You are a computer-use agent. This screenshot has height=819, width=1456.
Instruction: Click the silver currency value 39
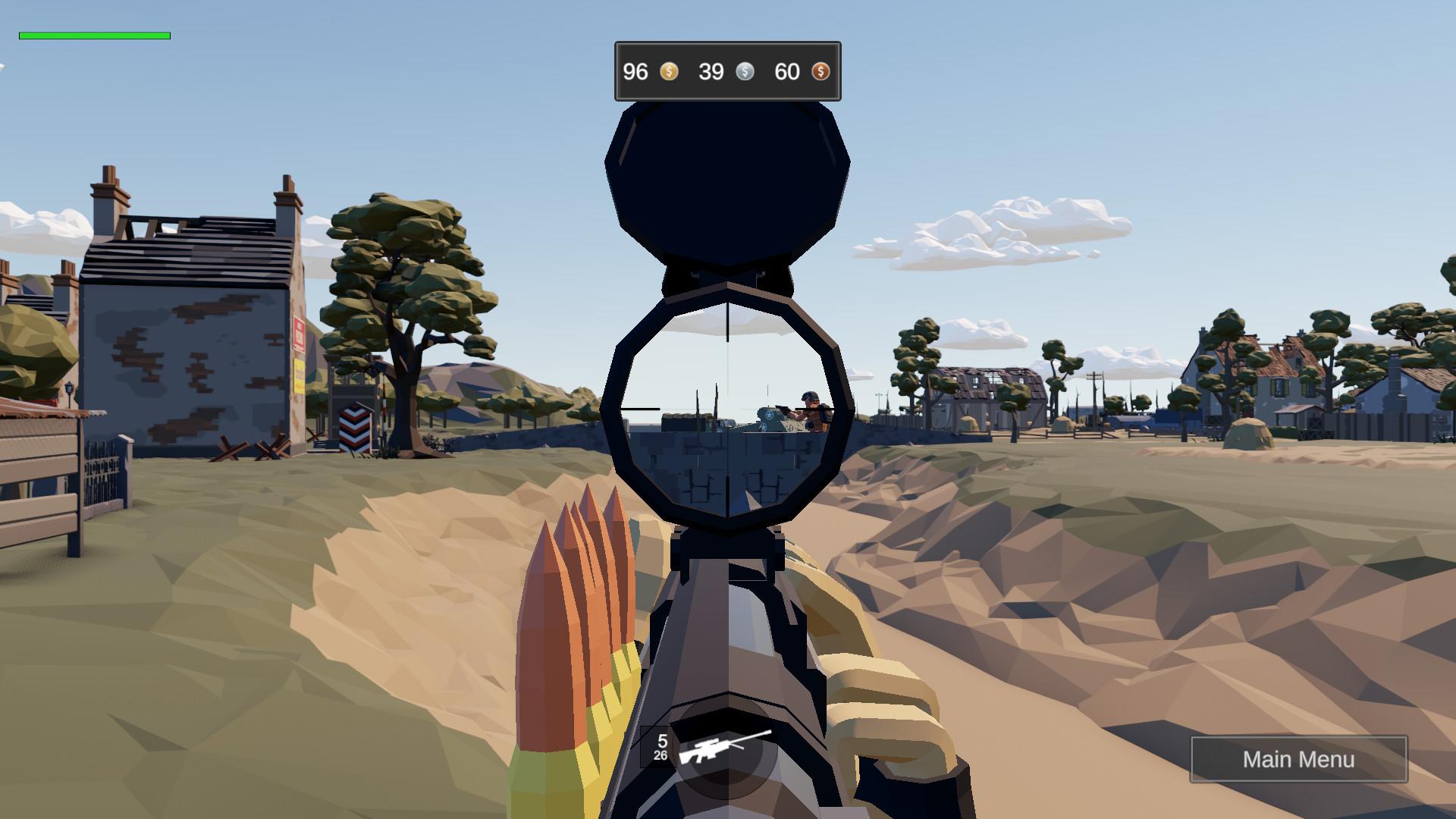(713, 72)
